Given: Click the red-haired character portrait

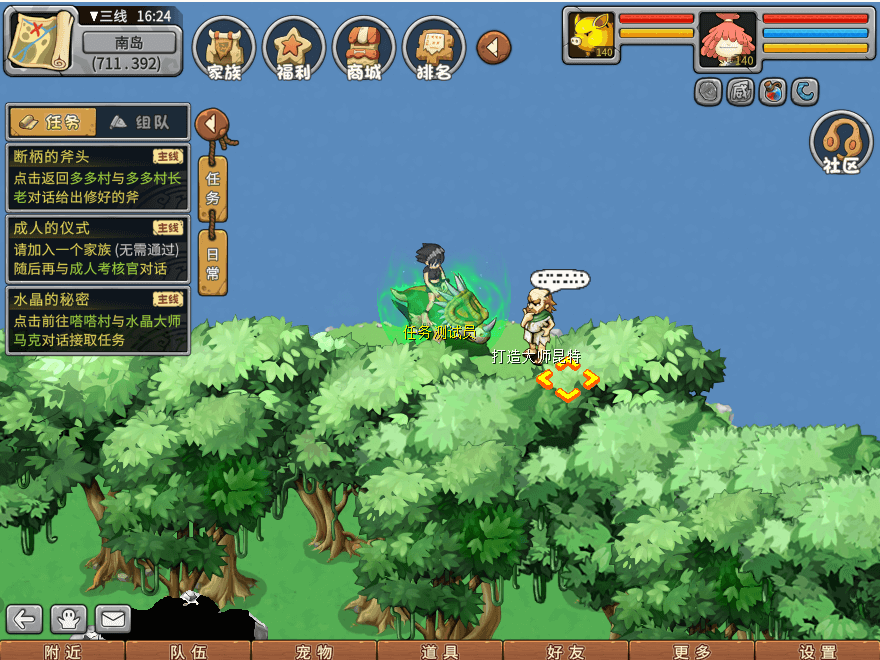Looking at the screenshot, I should (x=727, y=40).
